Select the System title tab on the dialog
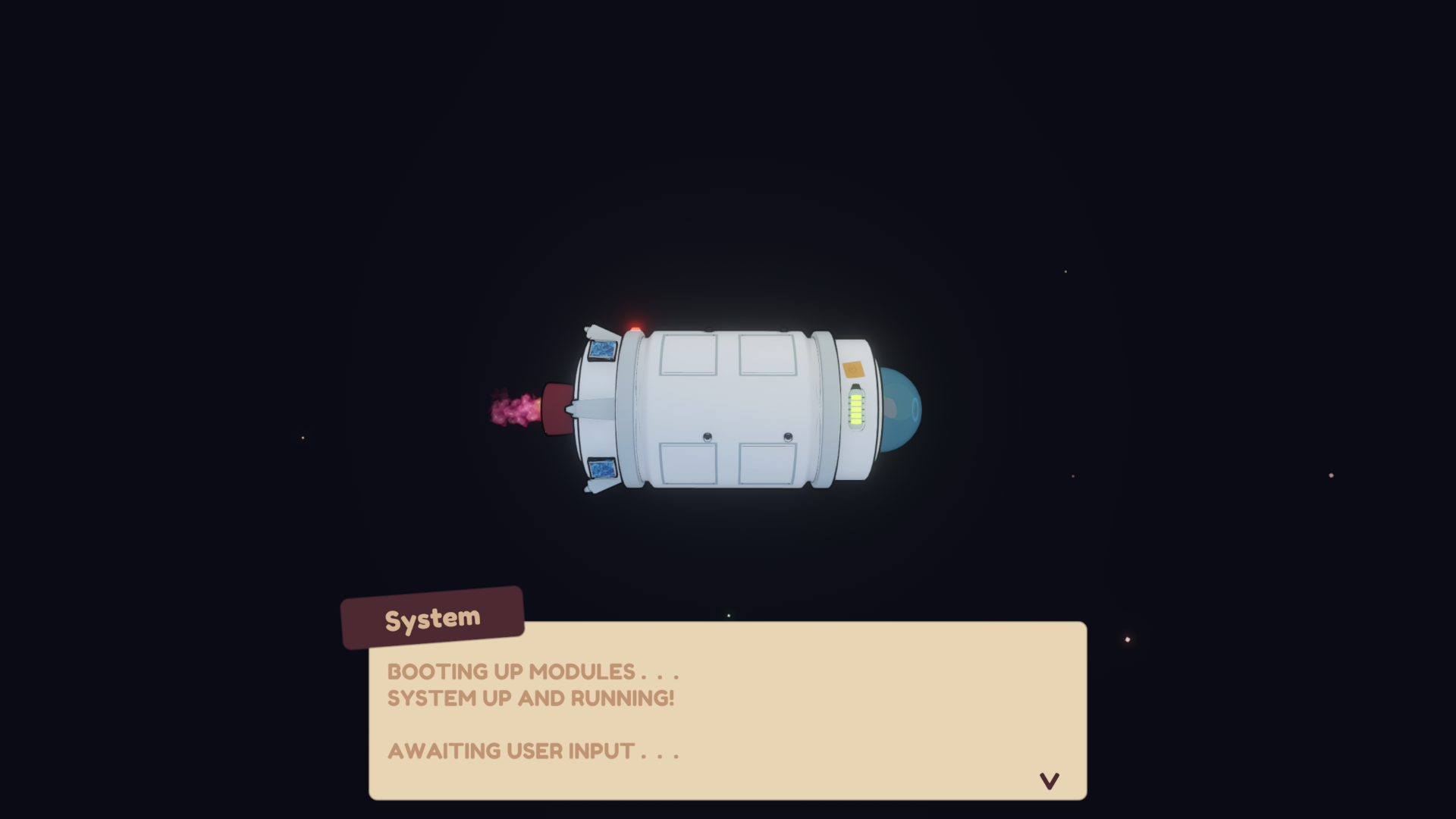Viewport: 1456px width, 819px height. 433,619
